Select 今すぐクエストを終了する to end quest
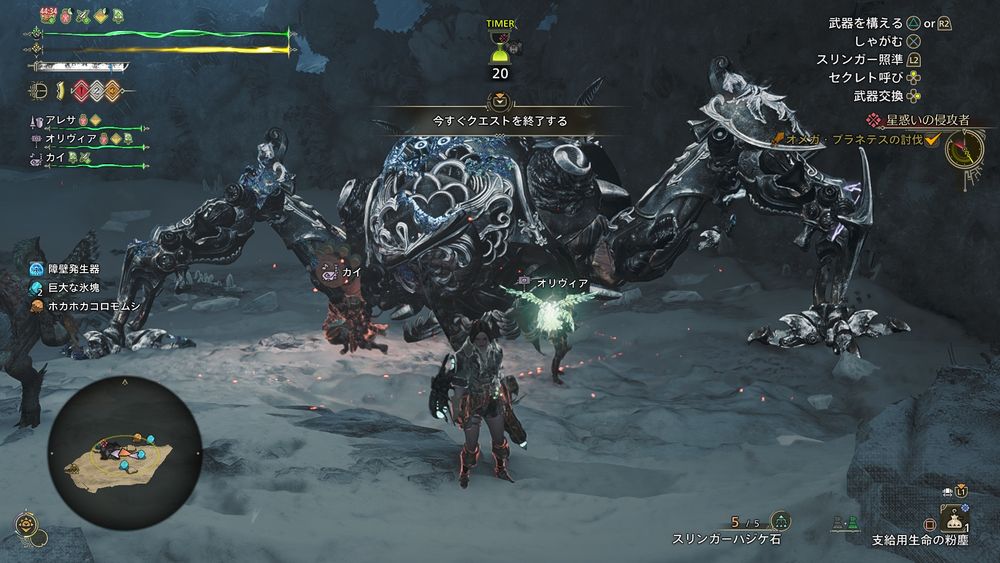 pyautogui.click(x=499, y=121)
